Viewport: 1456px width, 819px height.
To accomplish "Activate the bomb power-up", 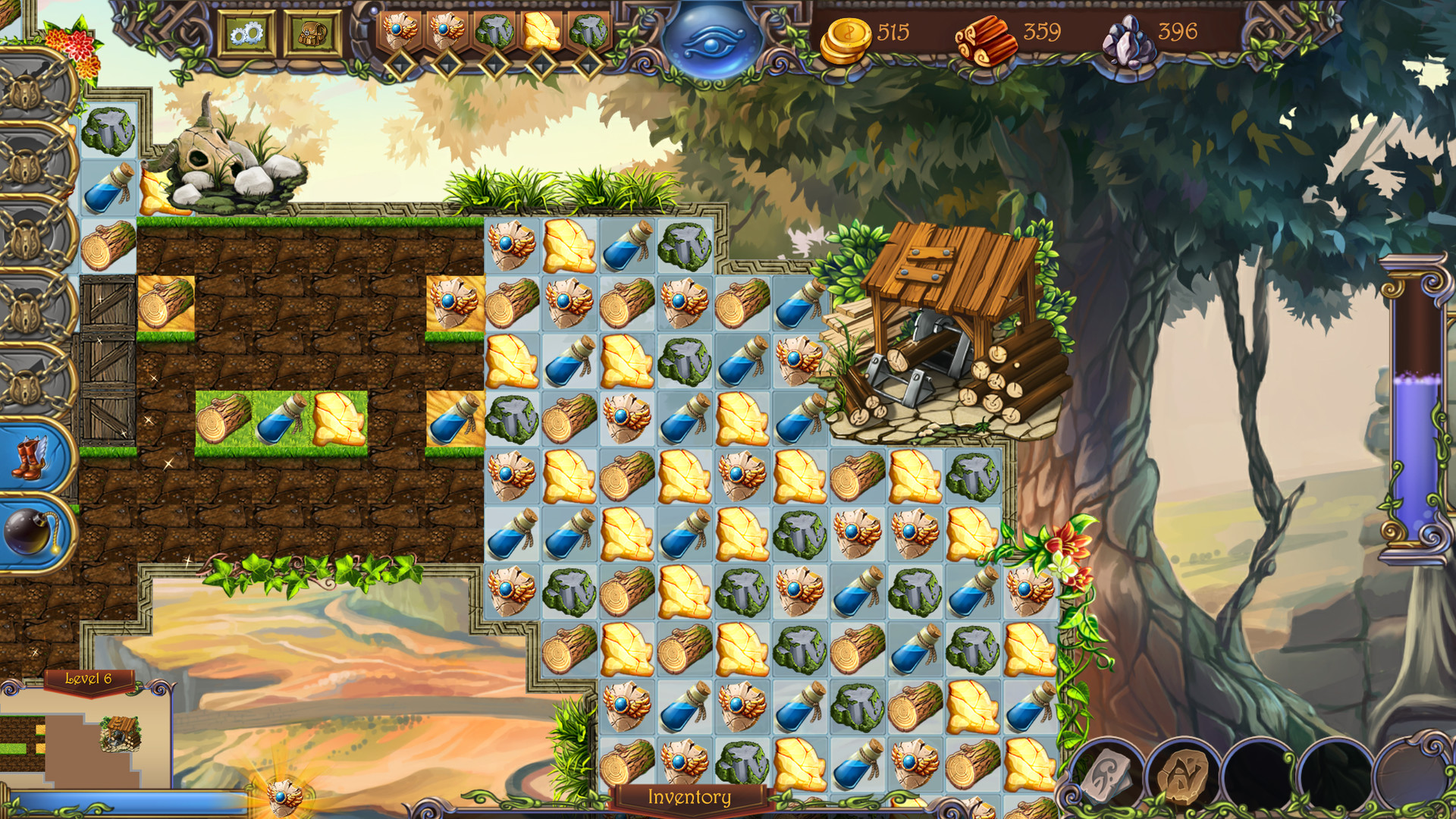I will click(27, 531).
